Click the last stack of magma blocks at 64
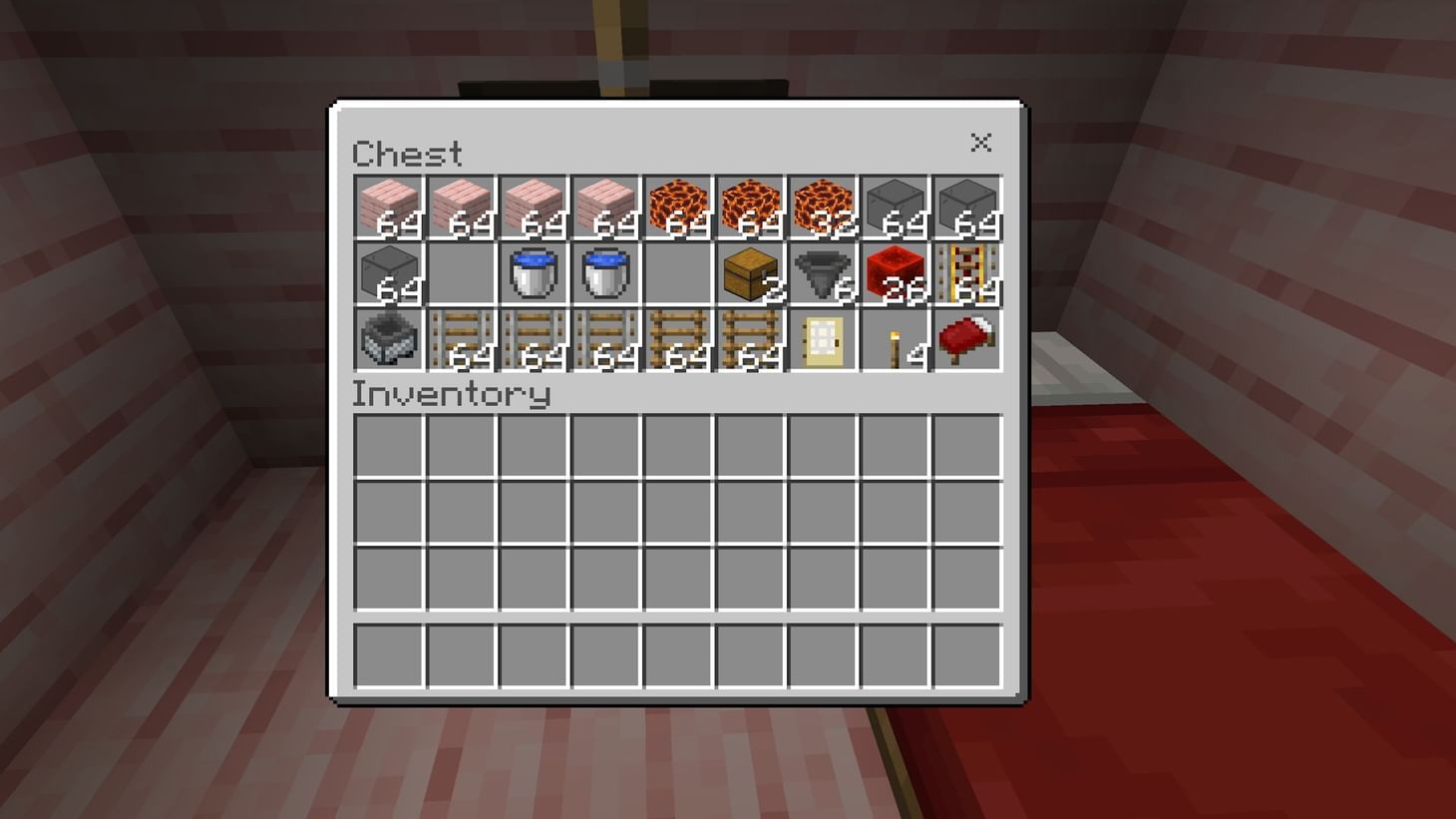The image size is (1456, 819). [748, 206]
